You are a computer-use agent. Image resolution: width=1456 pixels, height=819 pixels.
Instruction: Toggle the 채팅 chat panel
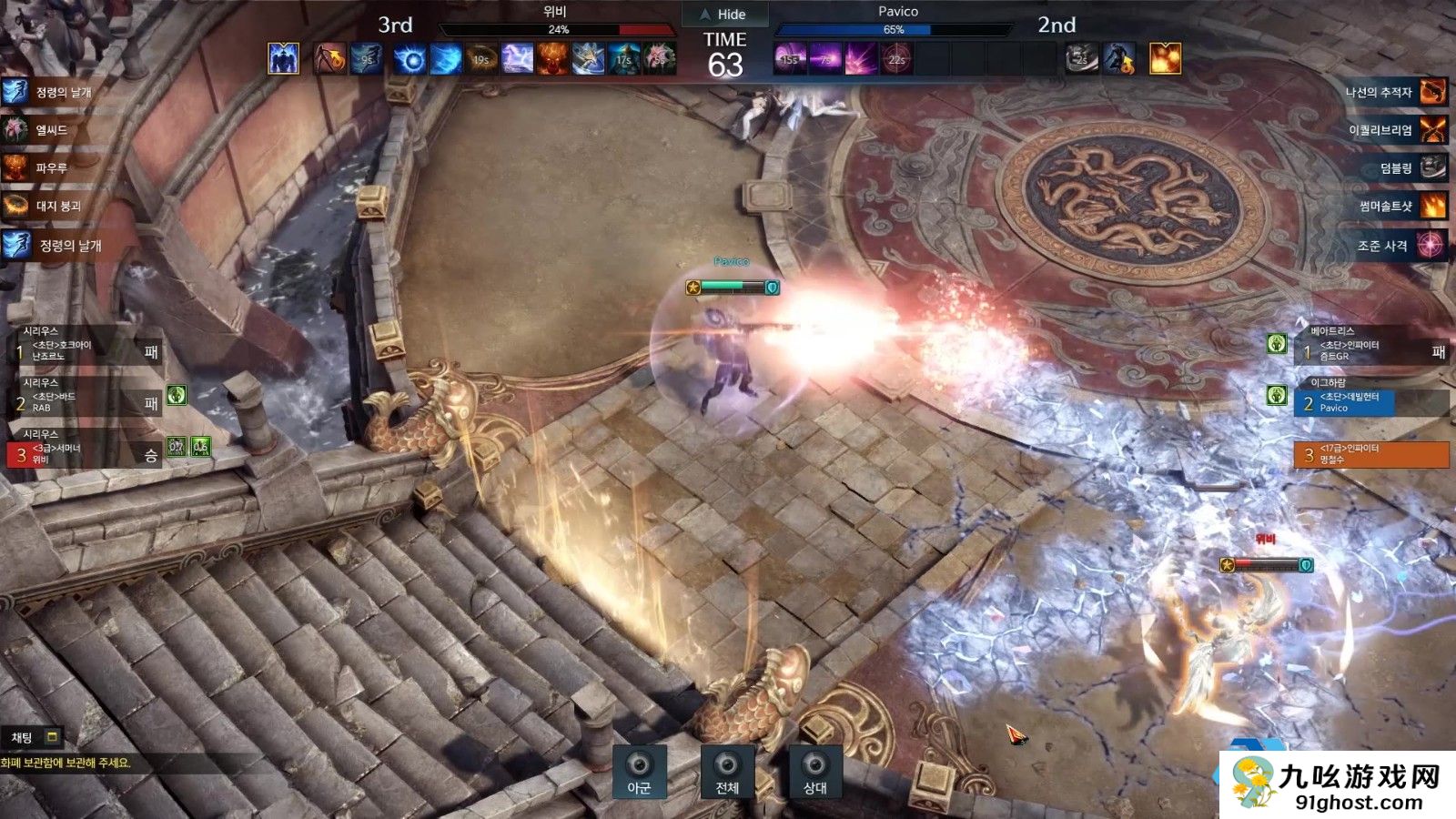click(x=35, y=737)
